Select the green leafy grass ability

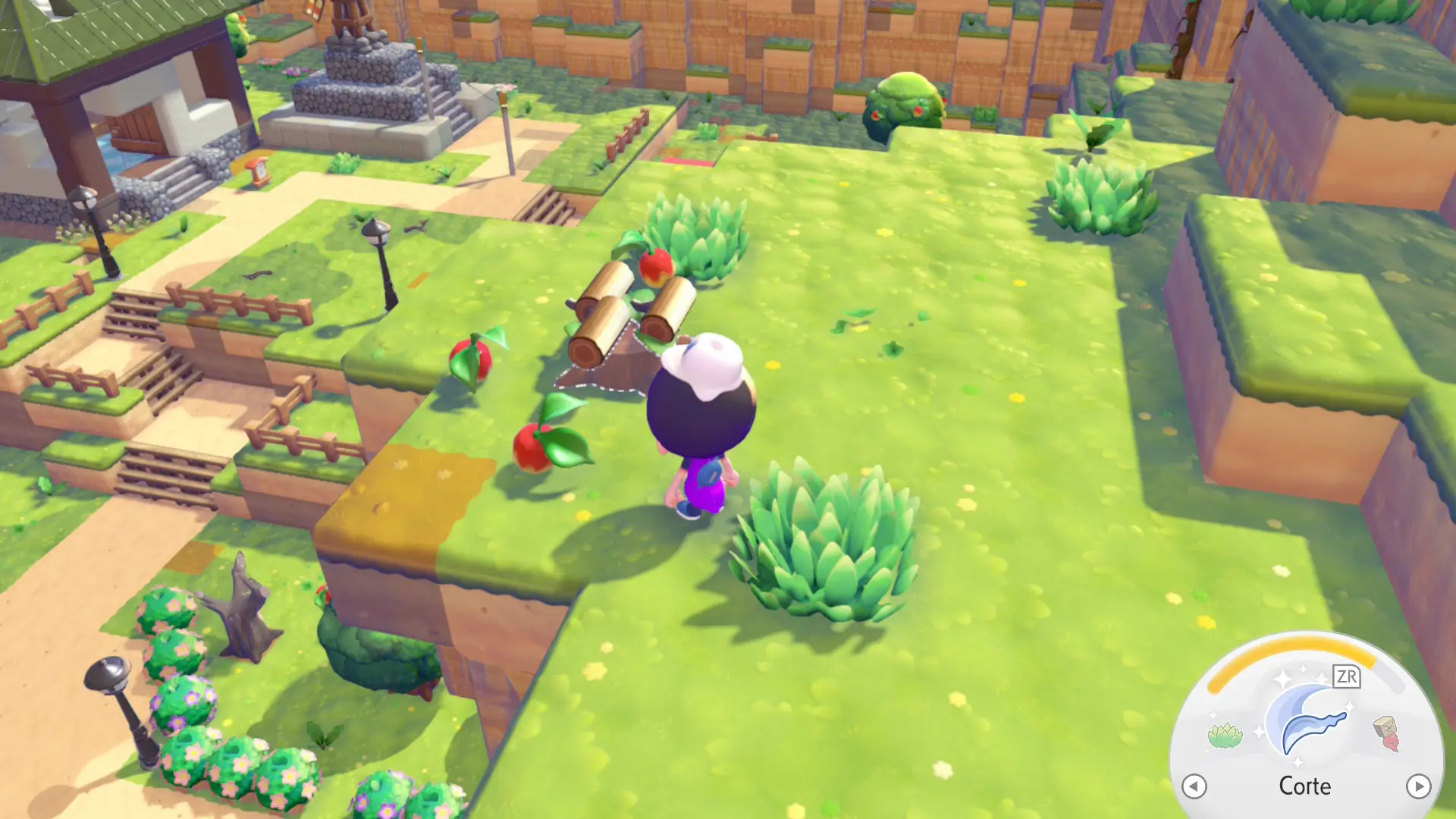[x=1225, y=735]
